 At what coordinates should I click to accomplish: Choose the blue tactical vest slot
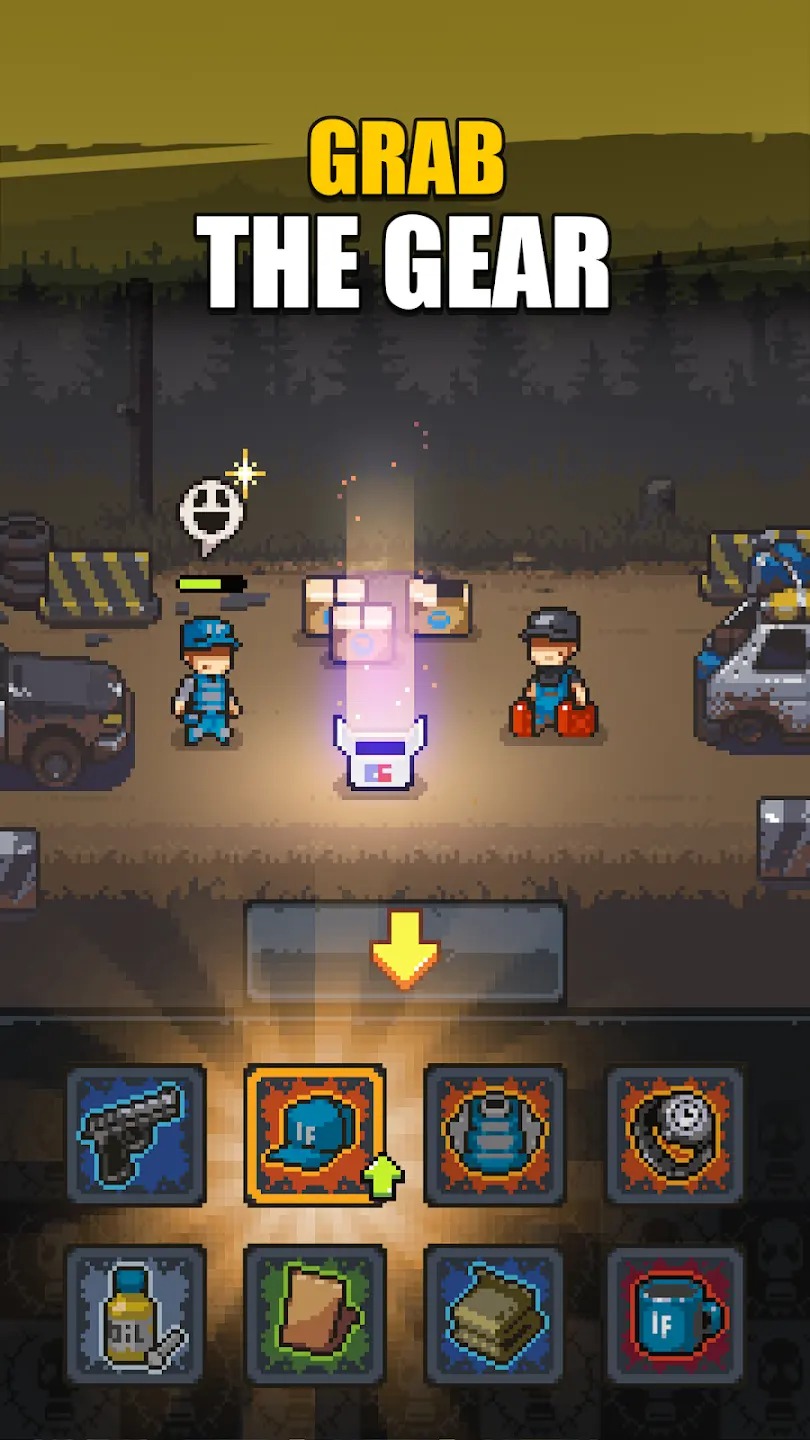pyautogui.click(x=494, y=1134)
